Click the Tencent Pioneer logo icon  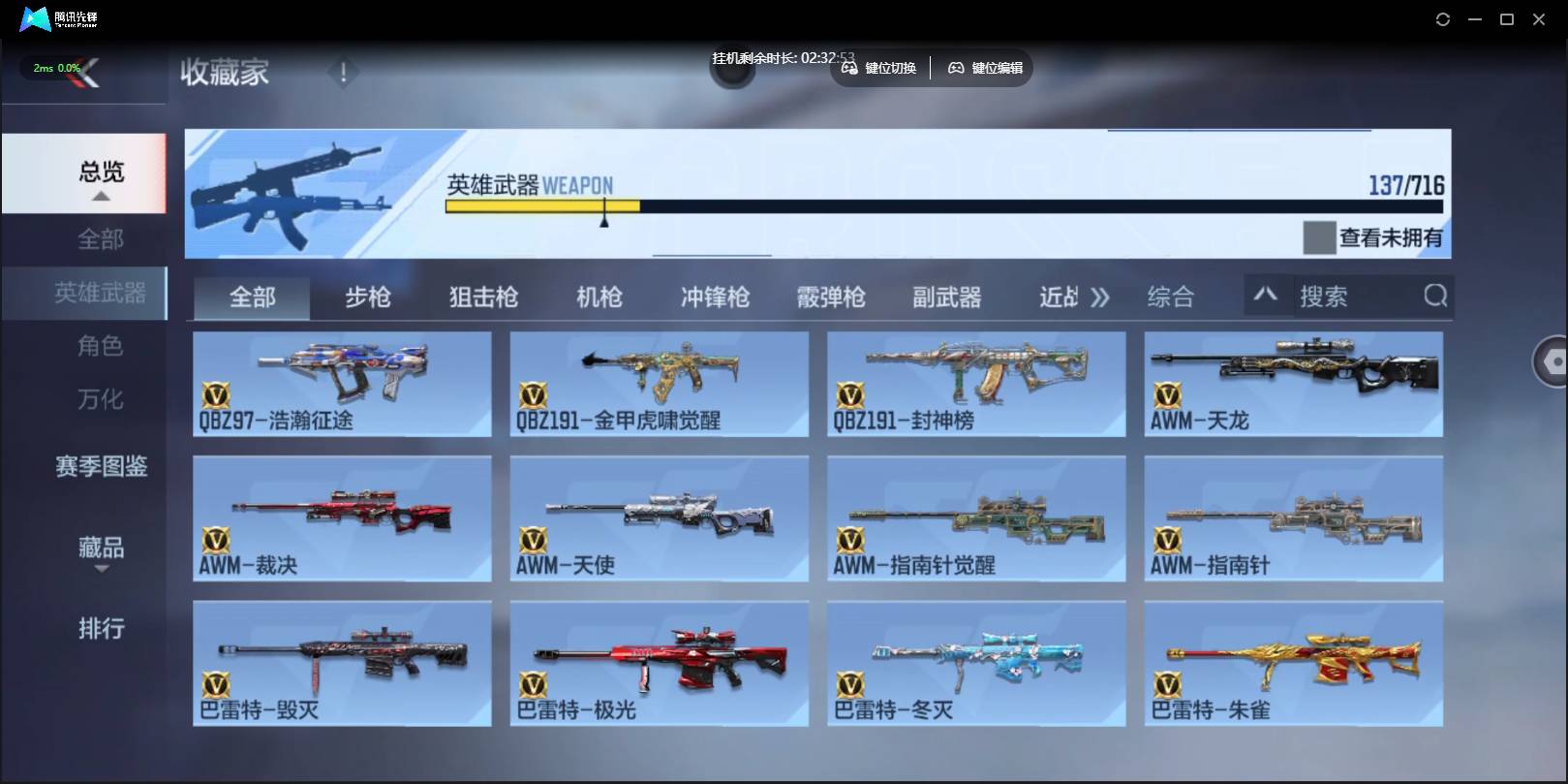point(32,17)
